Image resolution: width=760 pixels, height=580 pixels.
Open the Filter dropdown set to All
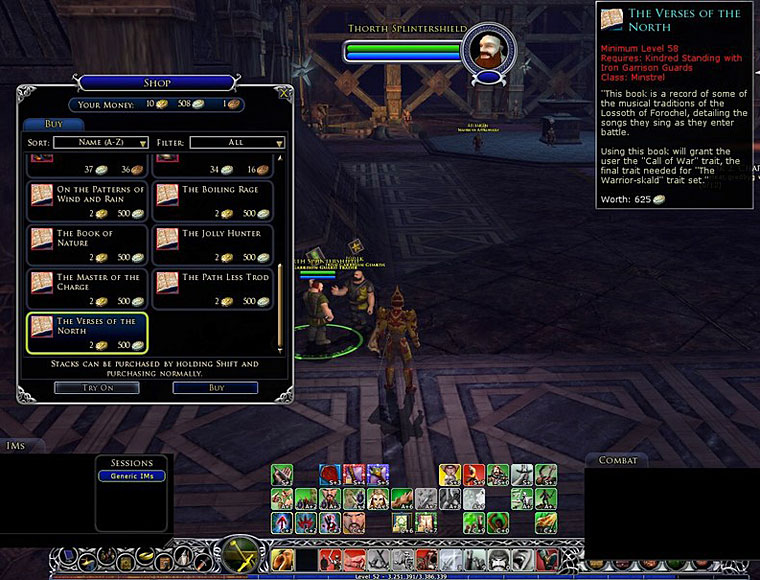236,143
